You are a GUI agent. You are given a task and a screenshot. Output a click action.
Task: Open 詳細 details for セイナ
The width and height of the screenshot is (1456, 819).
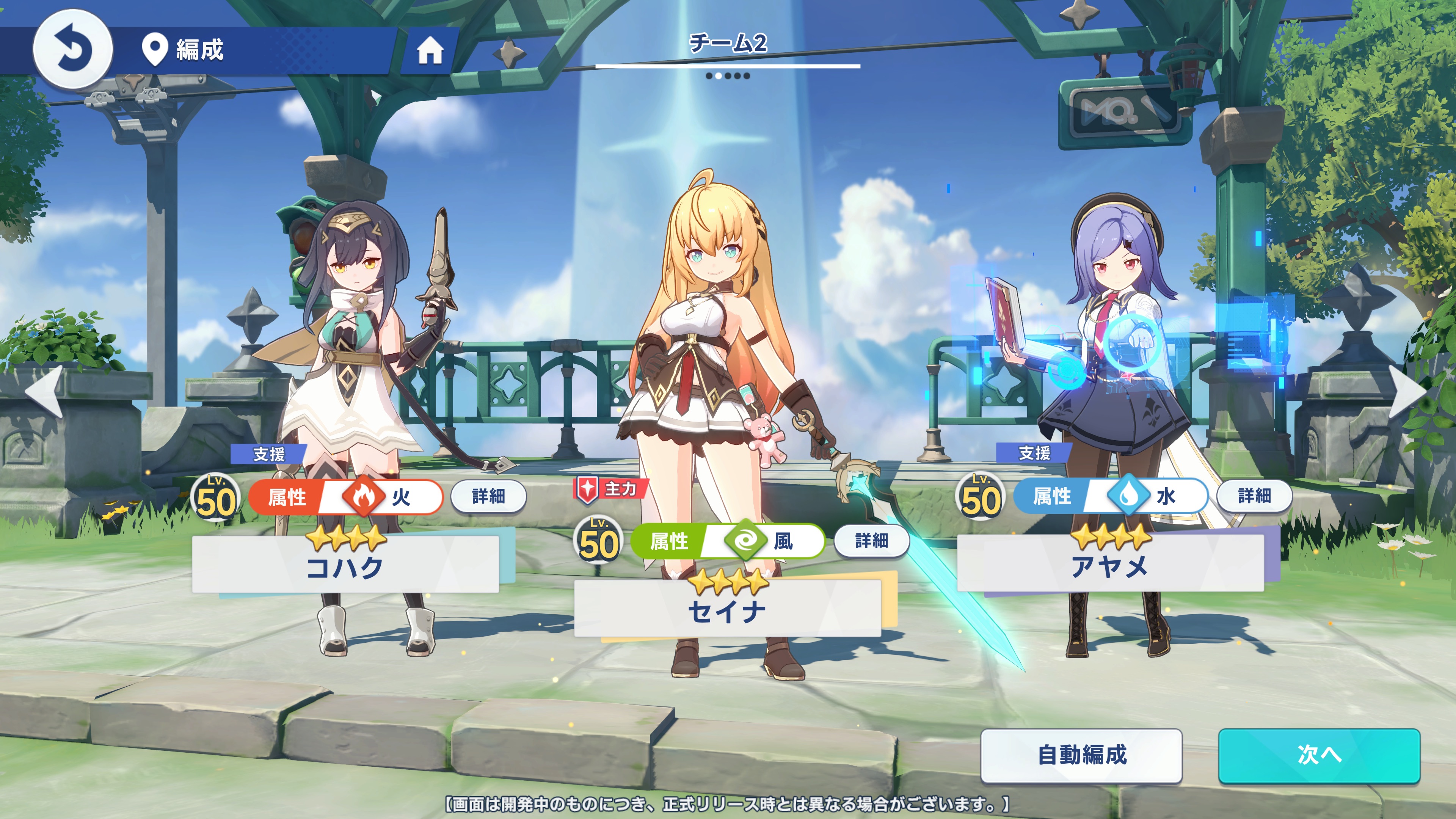(x=871, y=541)
